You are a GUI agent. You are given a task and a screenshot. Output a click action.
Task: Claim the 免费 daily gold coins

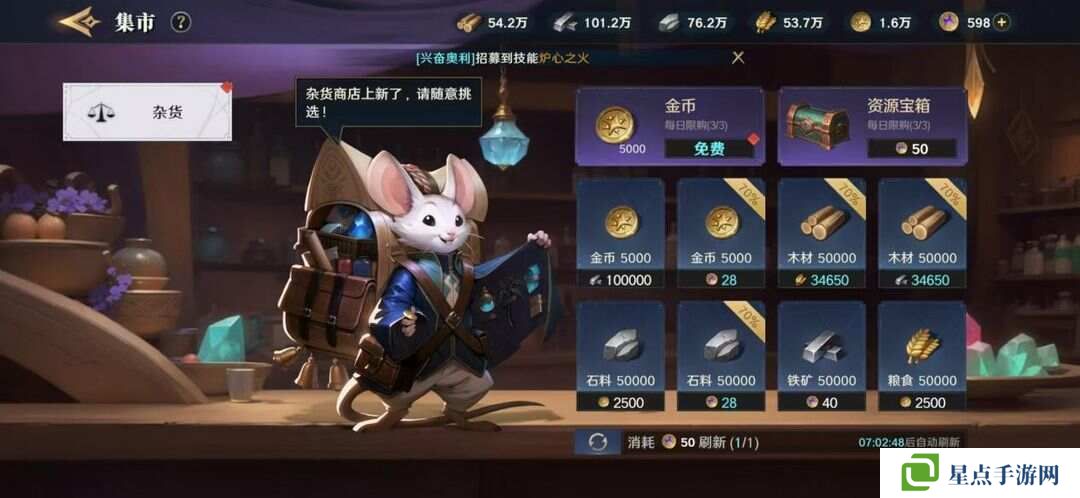709,148
